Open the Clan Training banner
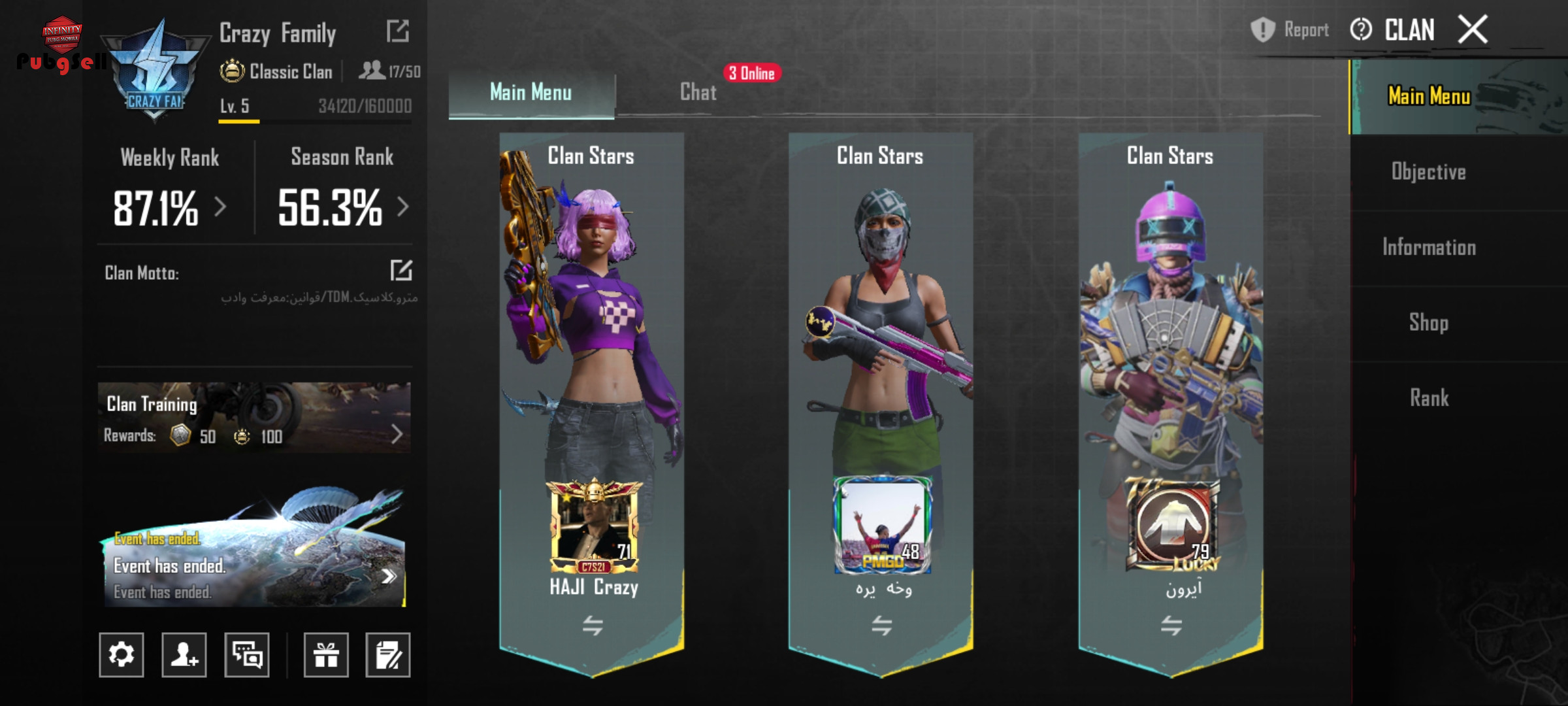 (x=254, y=418)
